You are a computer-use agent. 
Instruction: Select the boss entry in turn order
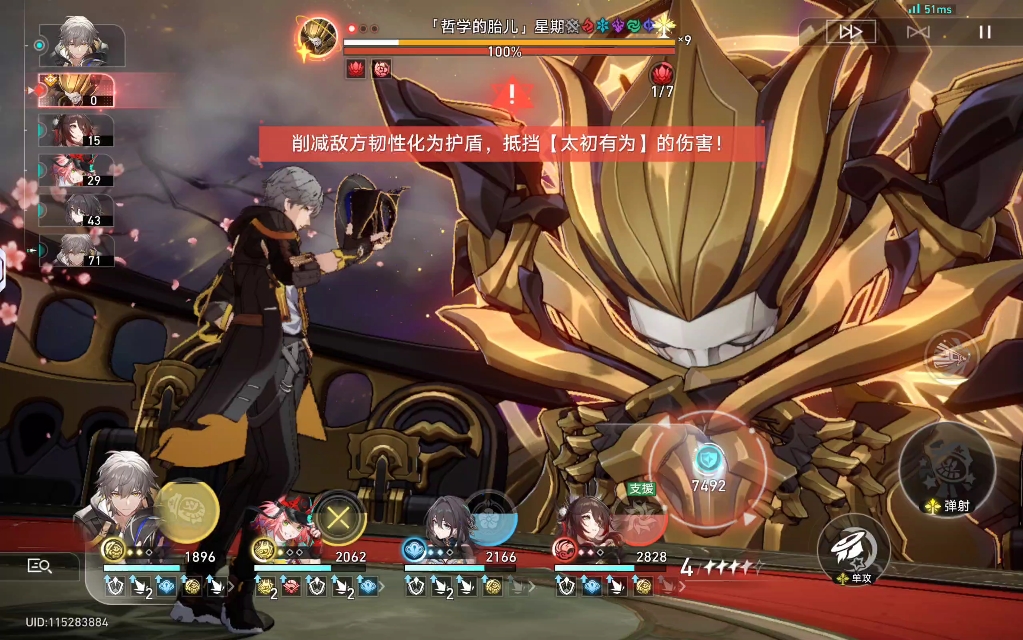tap(76, 90)
